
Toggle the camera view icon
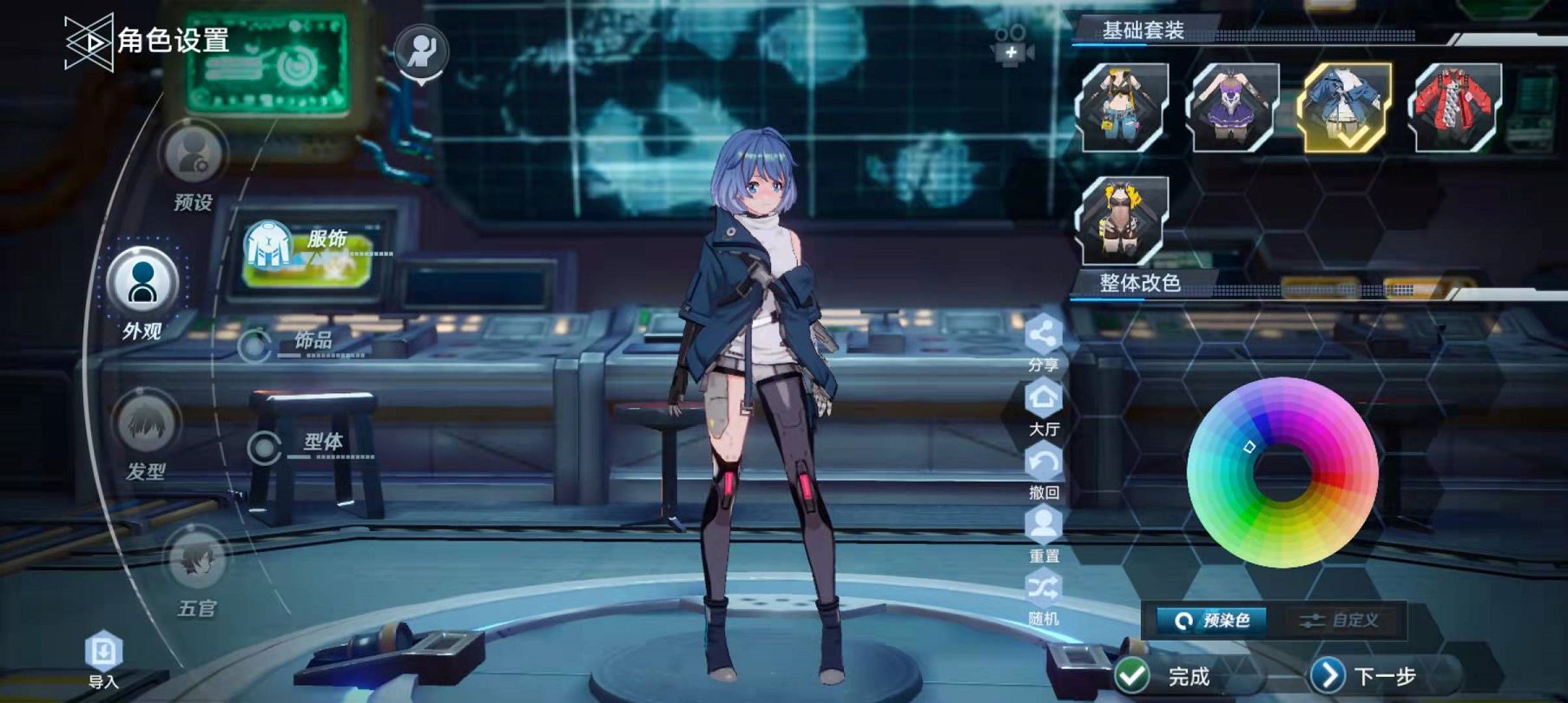pos(1011,45)
